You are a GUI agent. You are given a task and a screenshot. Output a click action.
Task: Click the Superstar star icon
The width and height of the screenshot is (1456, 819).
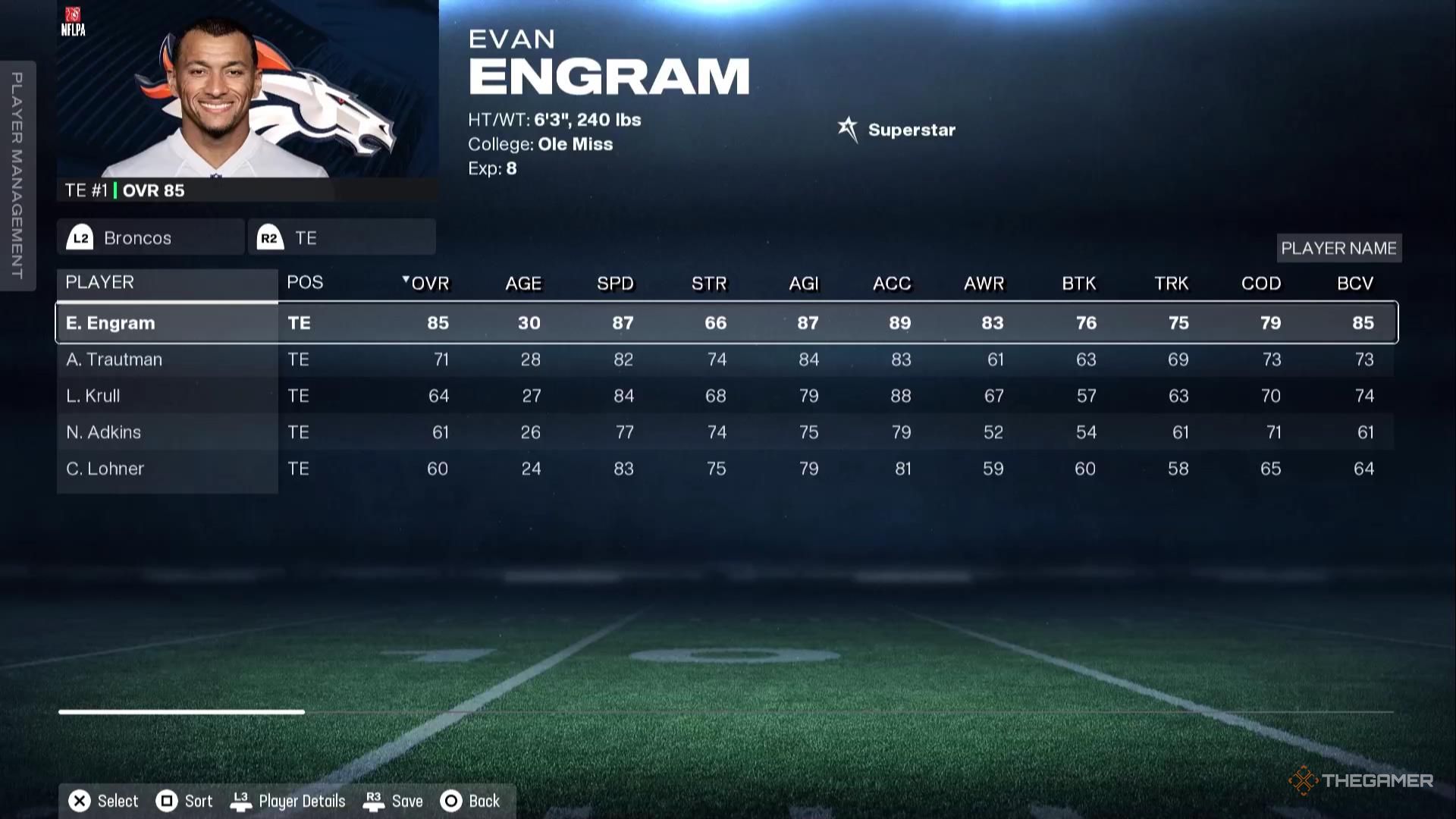[847, 128]
